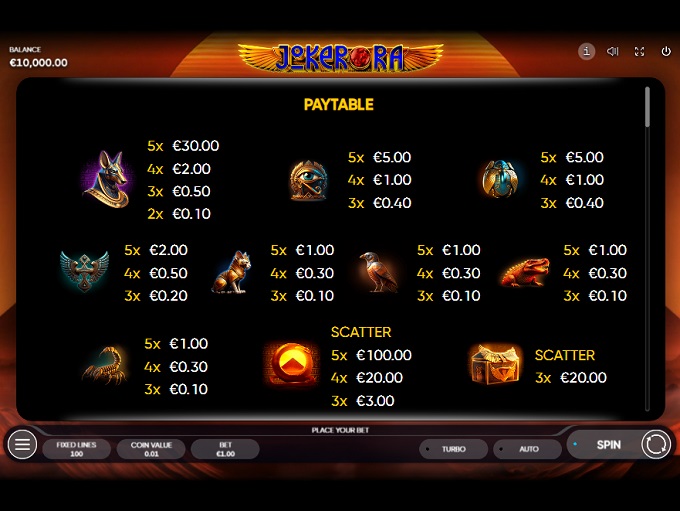Toggle Turbo spin mode
This screenshot has height=511, width=680.
pos(453,449)
